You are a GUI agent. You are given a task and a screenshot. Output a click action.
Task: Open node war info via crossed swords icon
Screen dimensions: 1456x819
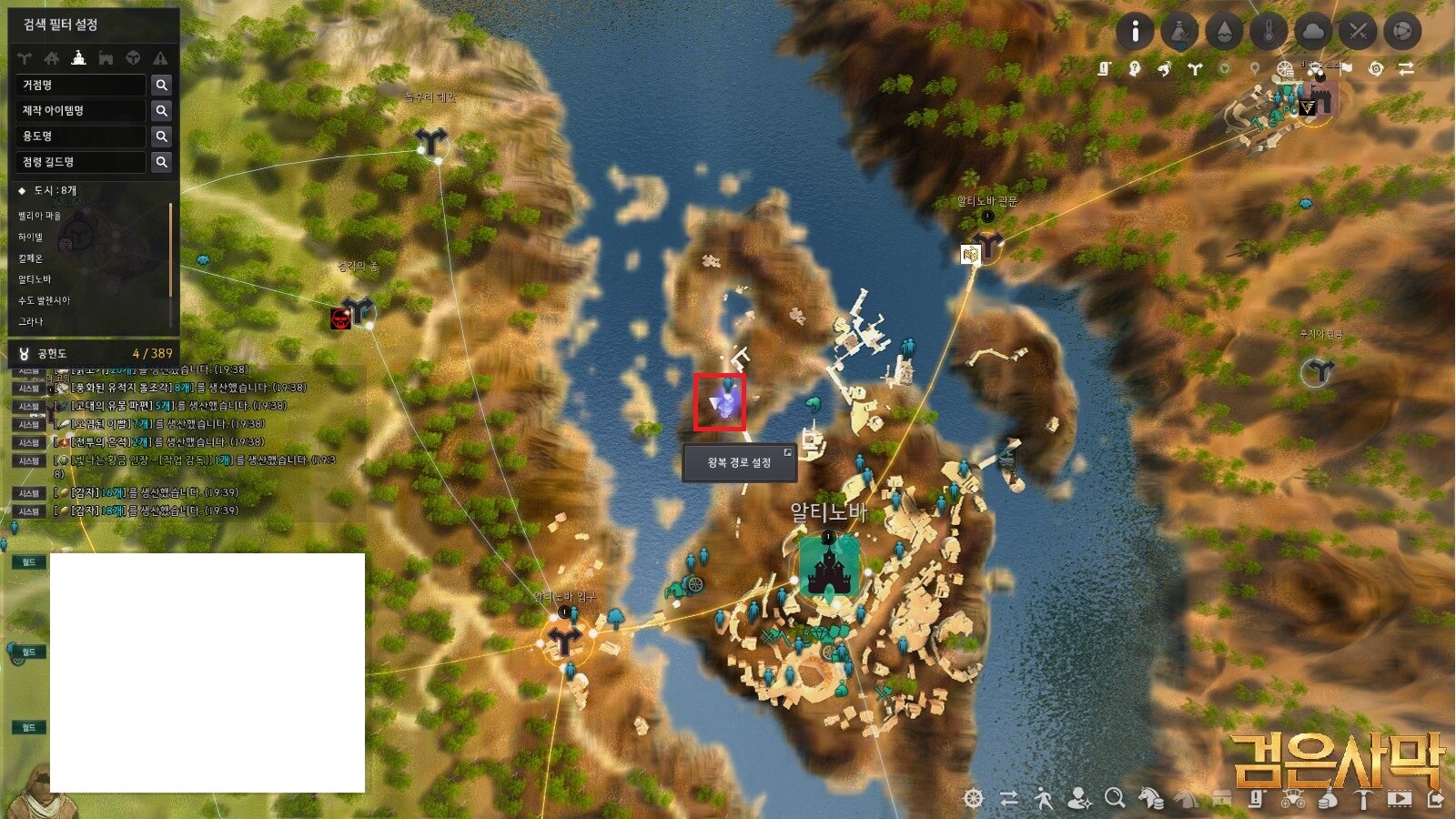tap(1357, 29)
